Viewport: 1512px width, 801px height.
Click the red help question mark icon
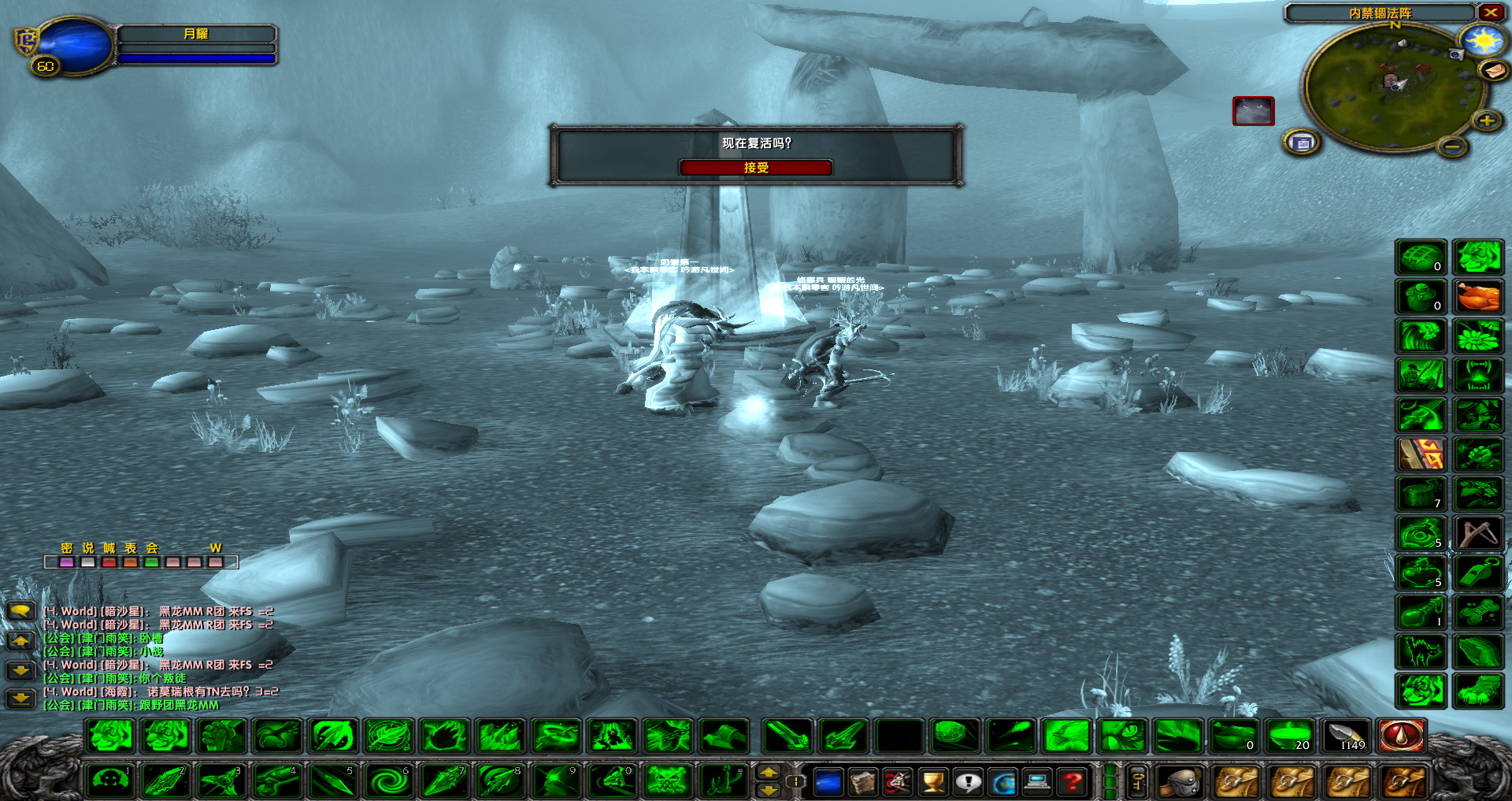tap(1072, 783)
